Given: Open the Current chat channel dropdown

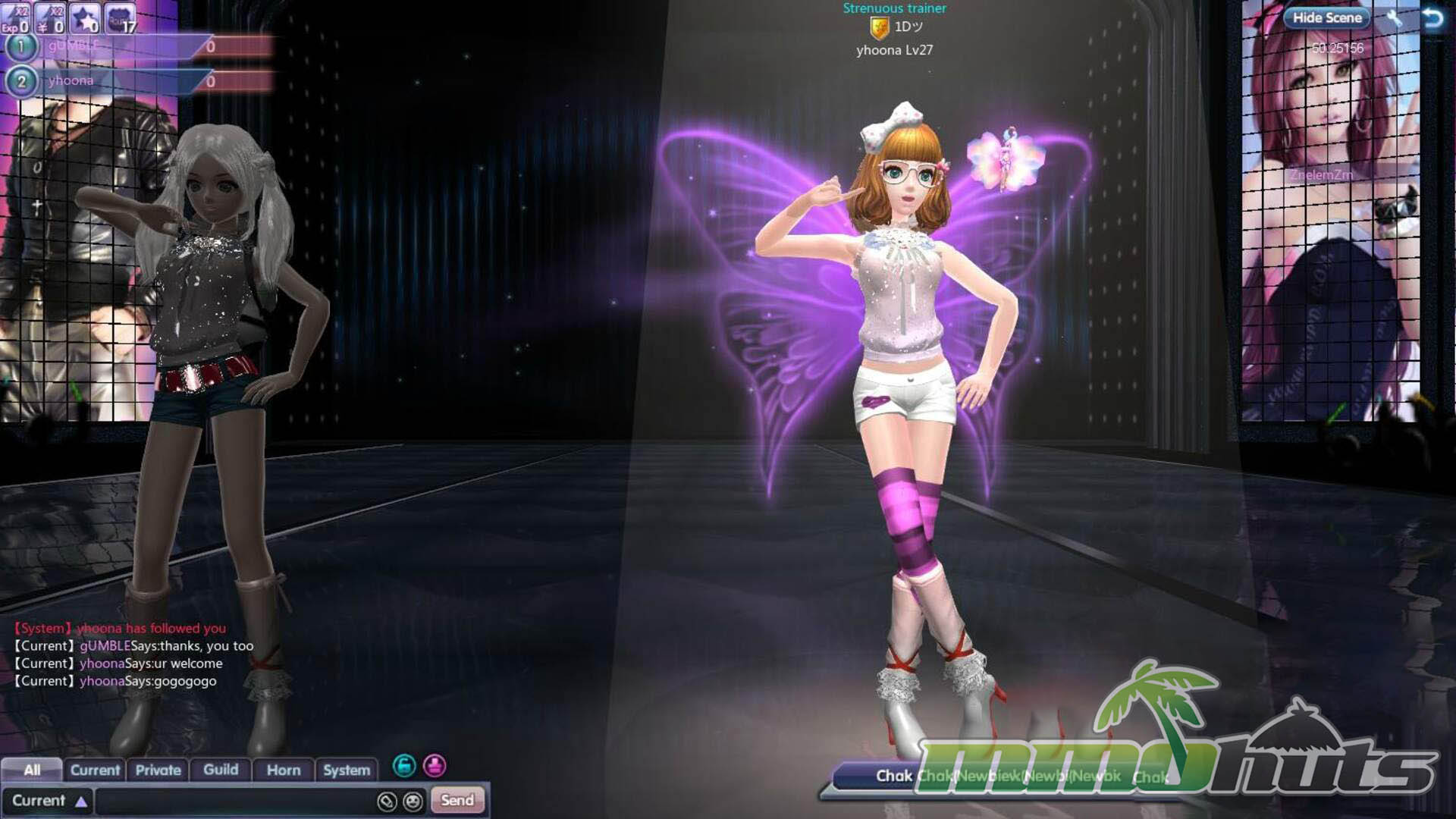Looking at the screenshot, I should [48, 801].
